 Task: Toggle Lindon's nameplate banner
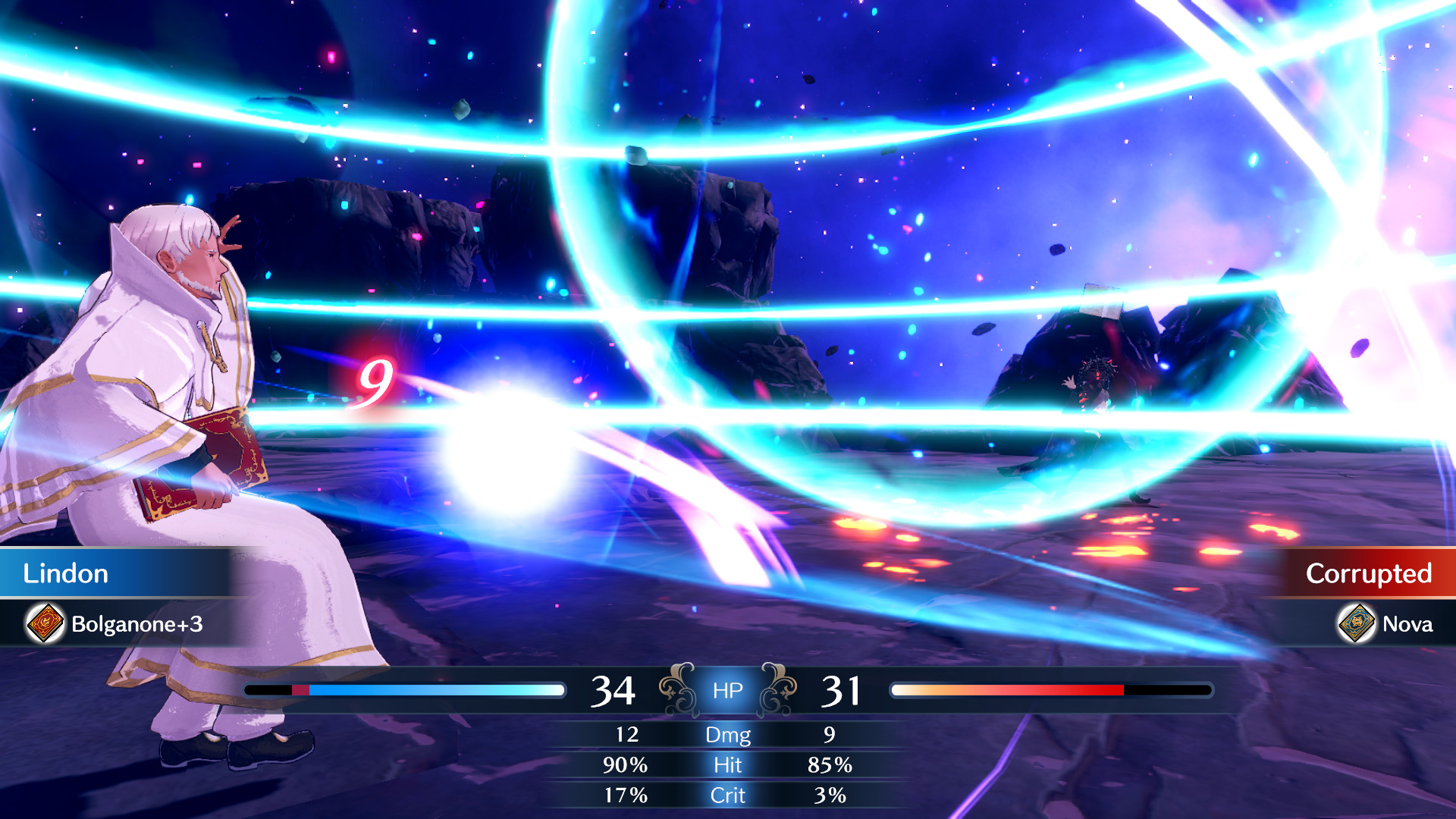tap(121, 573)
